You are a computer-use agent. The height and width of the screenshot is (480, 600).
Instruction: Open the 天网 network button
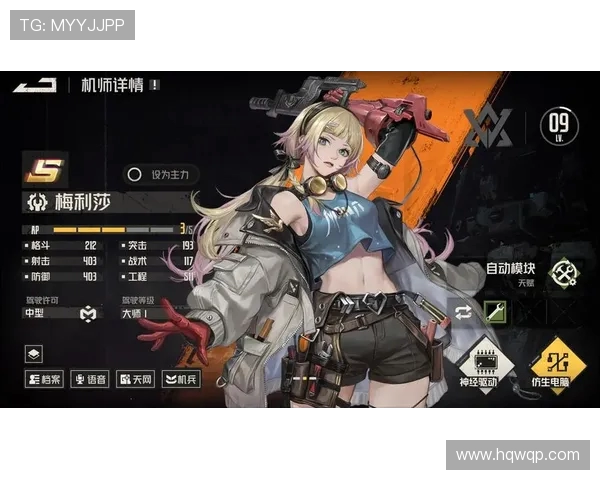(136, 379)
